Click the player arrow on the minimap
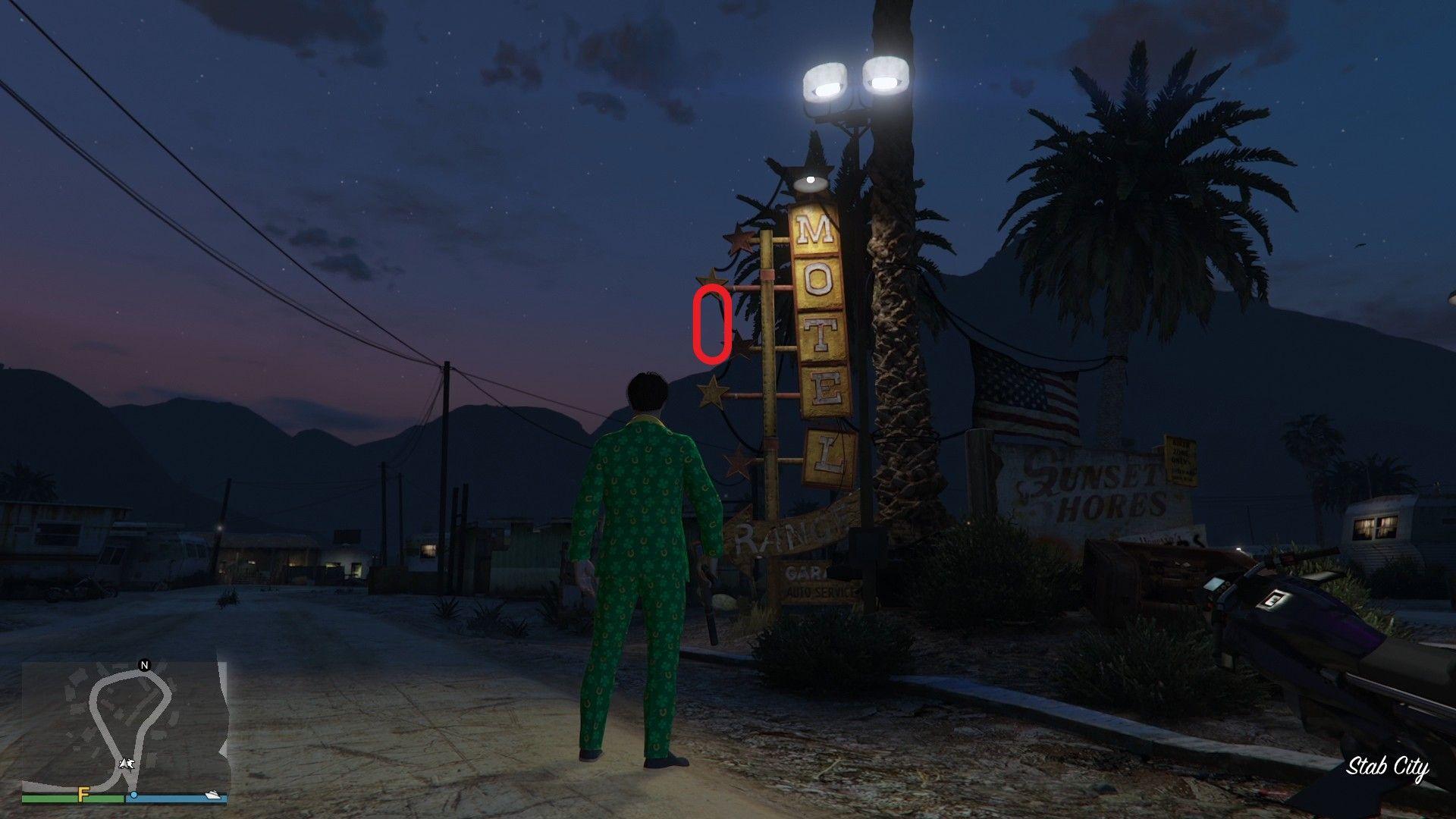 127,764
